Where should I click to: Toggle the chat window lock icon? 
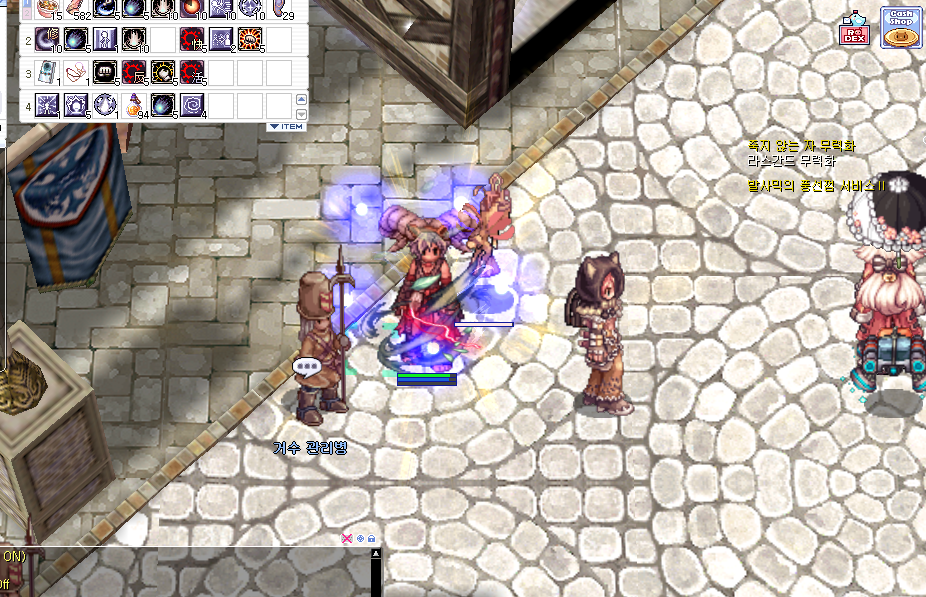click(x=372, y=538)
